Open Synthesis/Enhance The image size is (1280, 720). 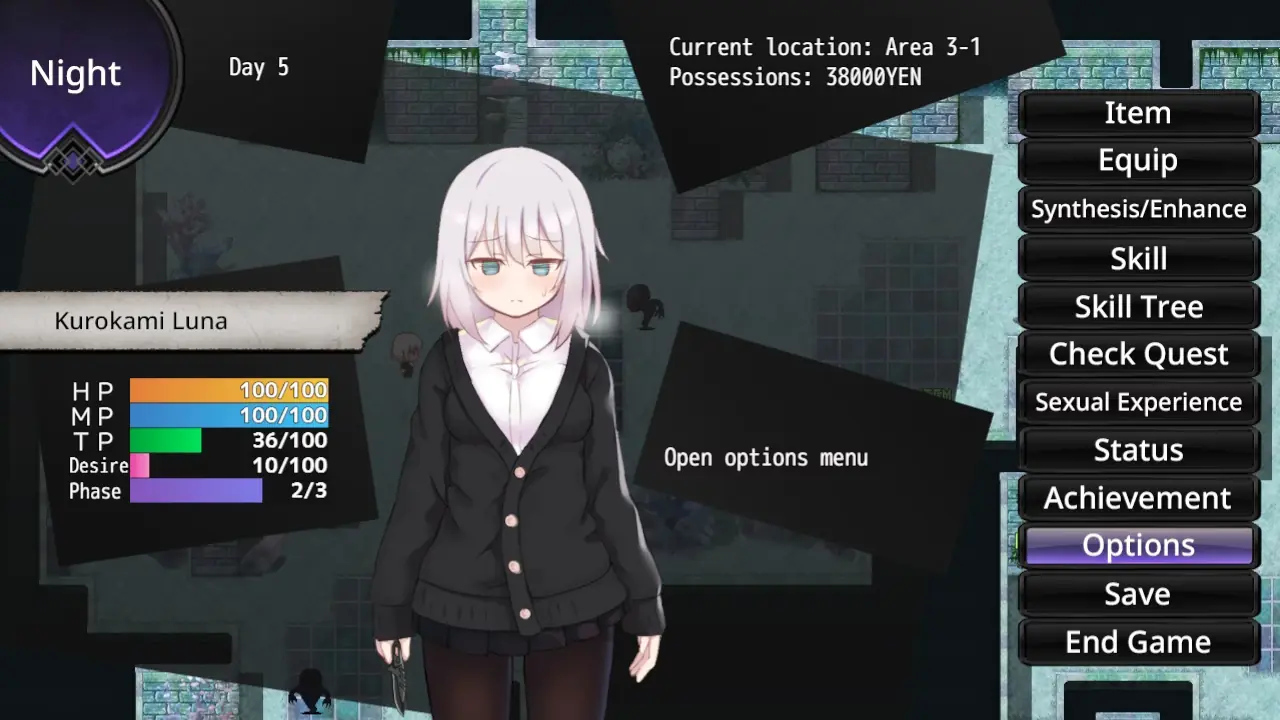[x=1138, y=209]
